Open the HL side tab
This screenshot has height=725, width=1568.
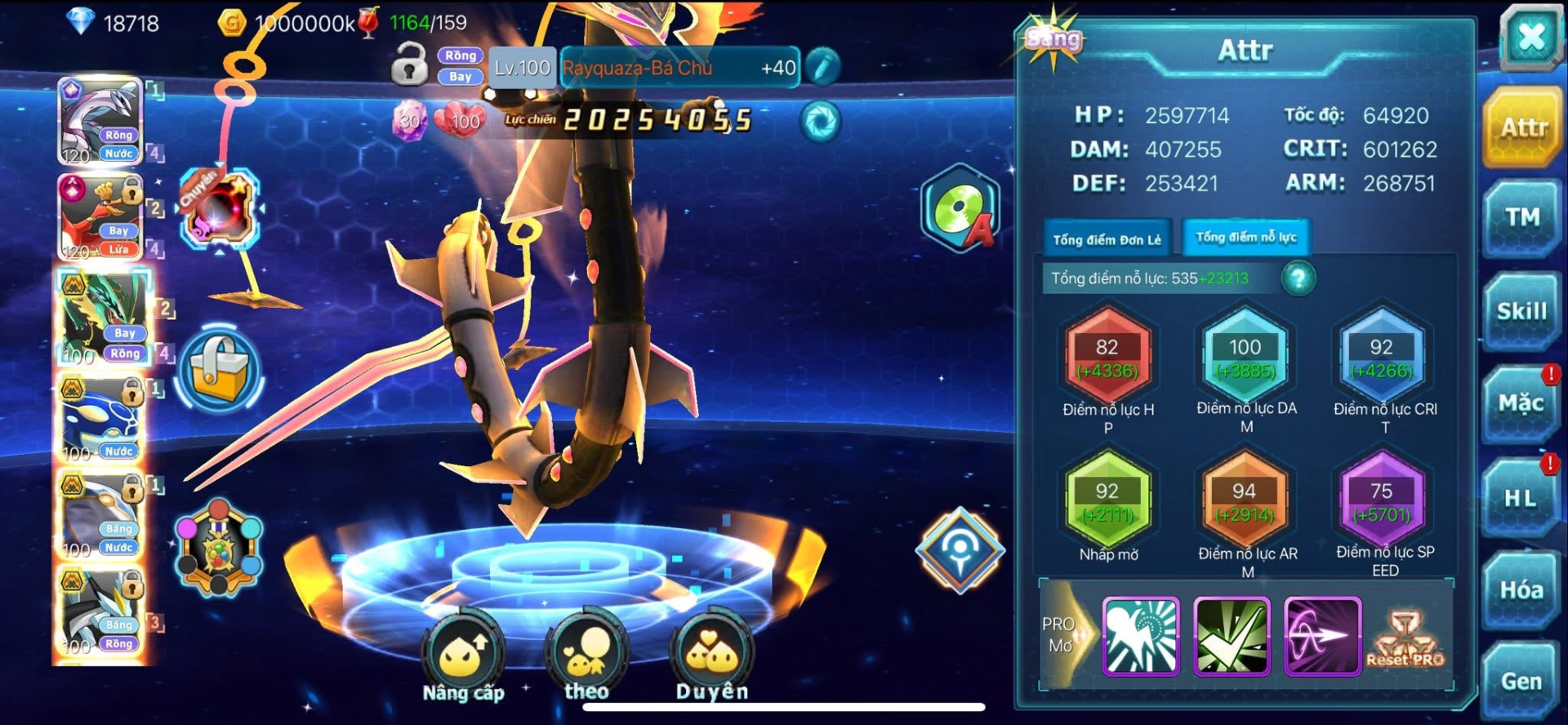point(1520,498)
